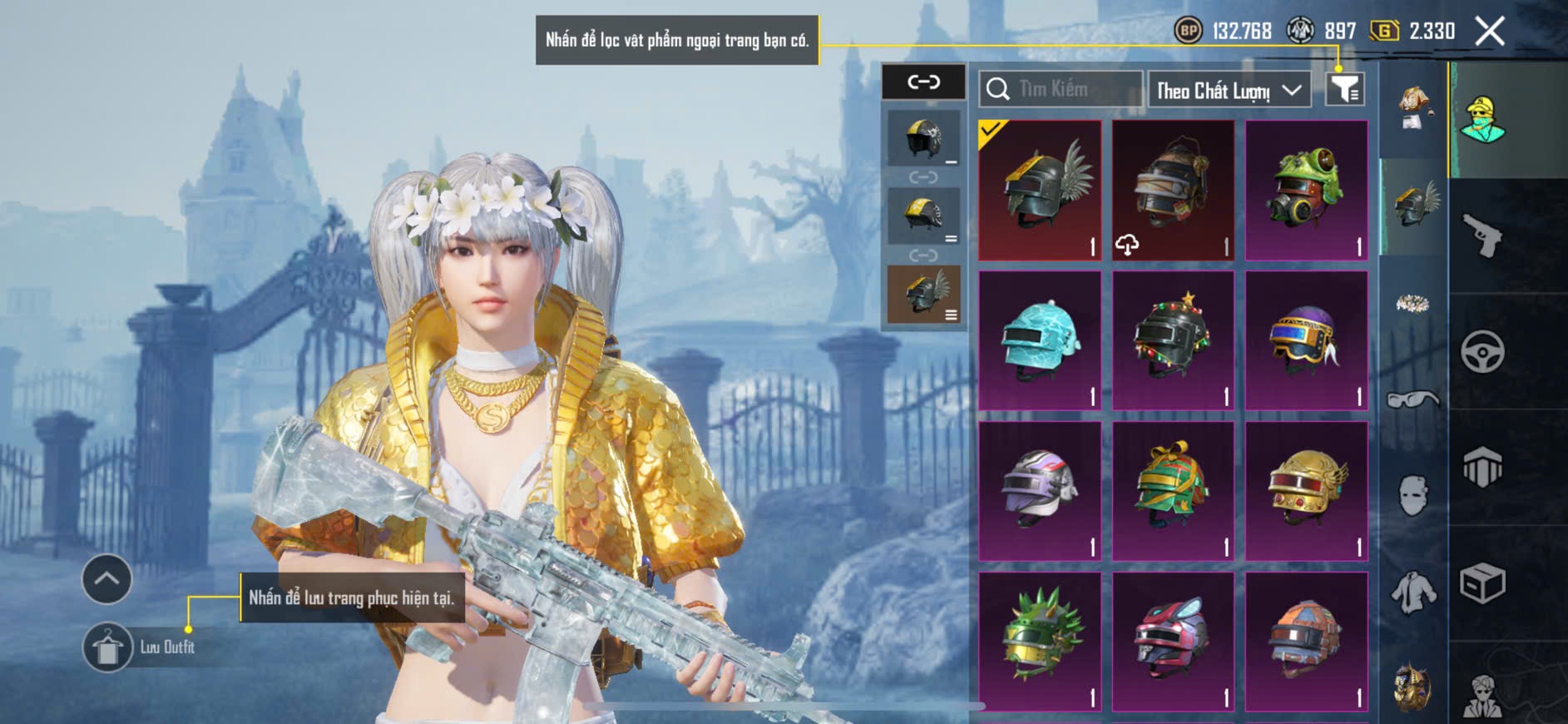Select the face mask category
1568x724 pixels.
tap(1412, 496)
